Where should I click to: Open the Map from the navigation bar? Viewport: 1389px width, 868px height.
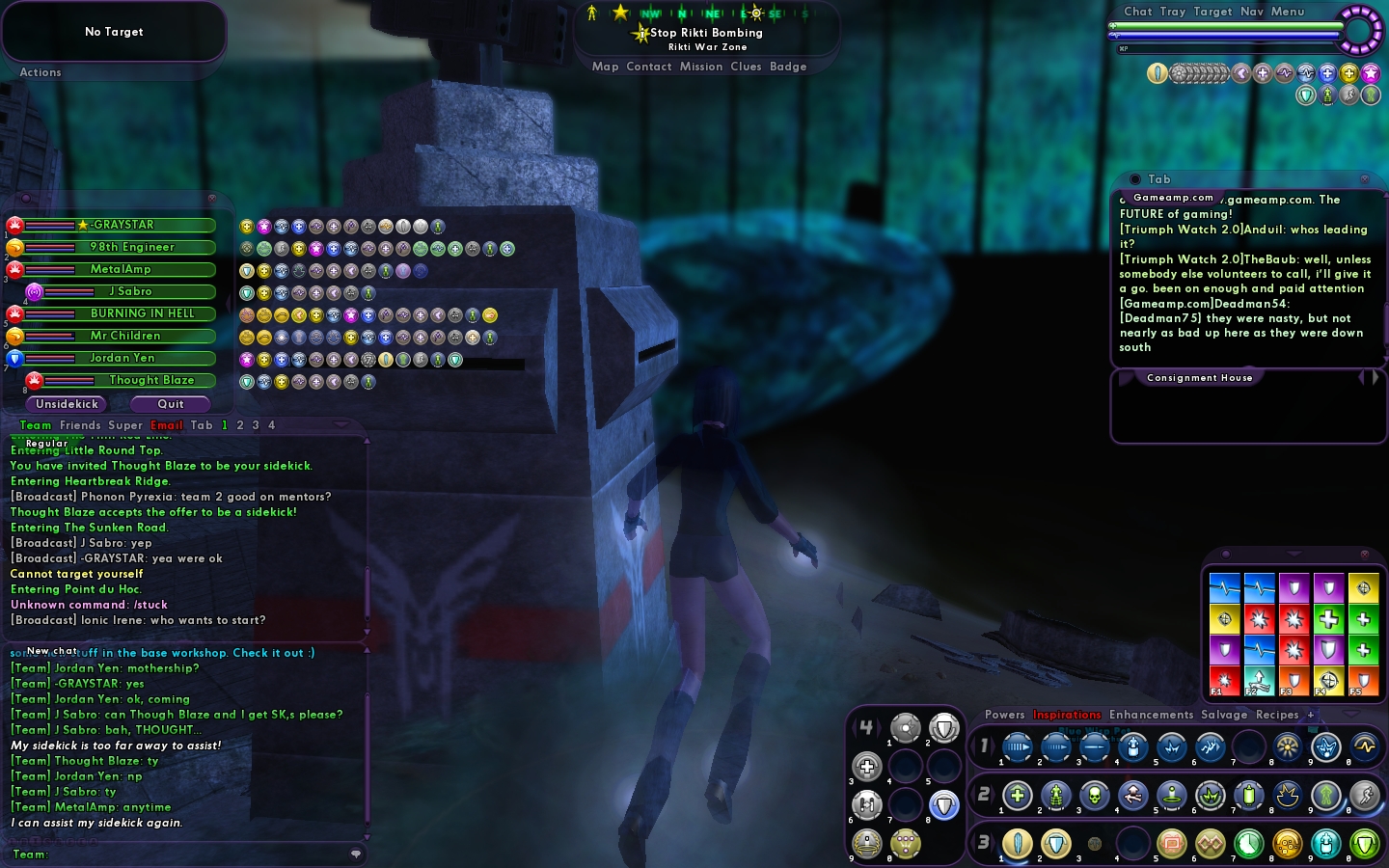[x=605, y=67]
